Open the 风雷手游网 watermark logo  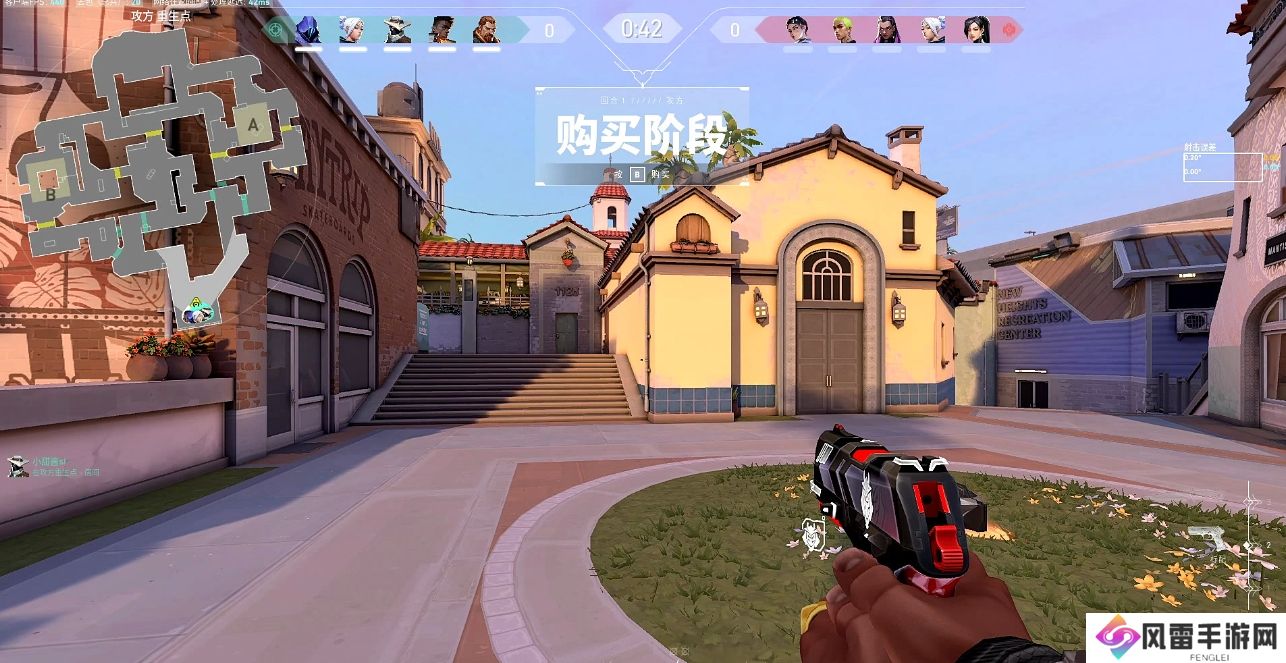pyautogui.click(x=1185, y=637)
